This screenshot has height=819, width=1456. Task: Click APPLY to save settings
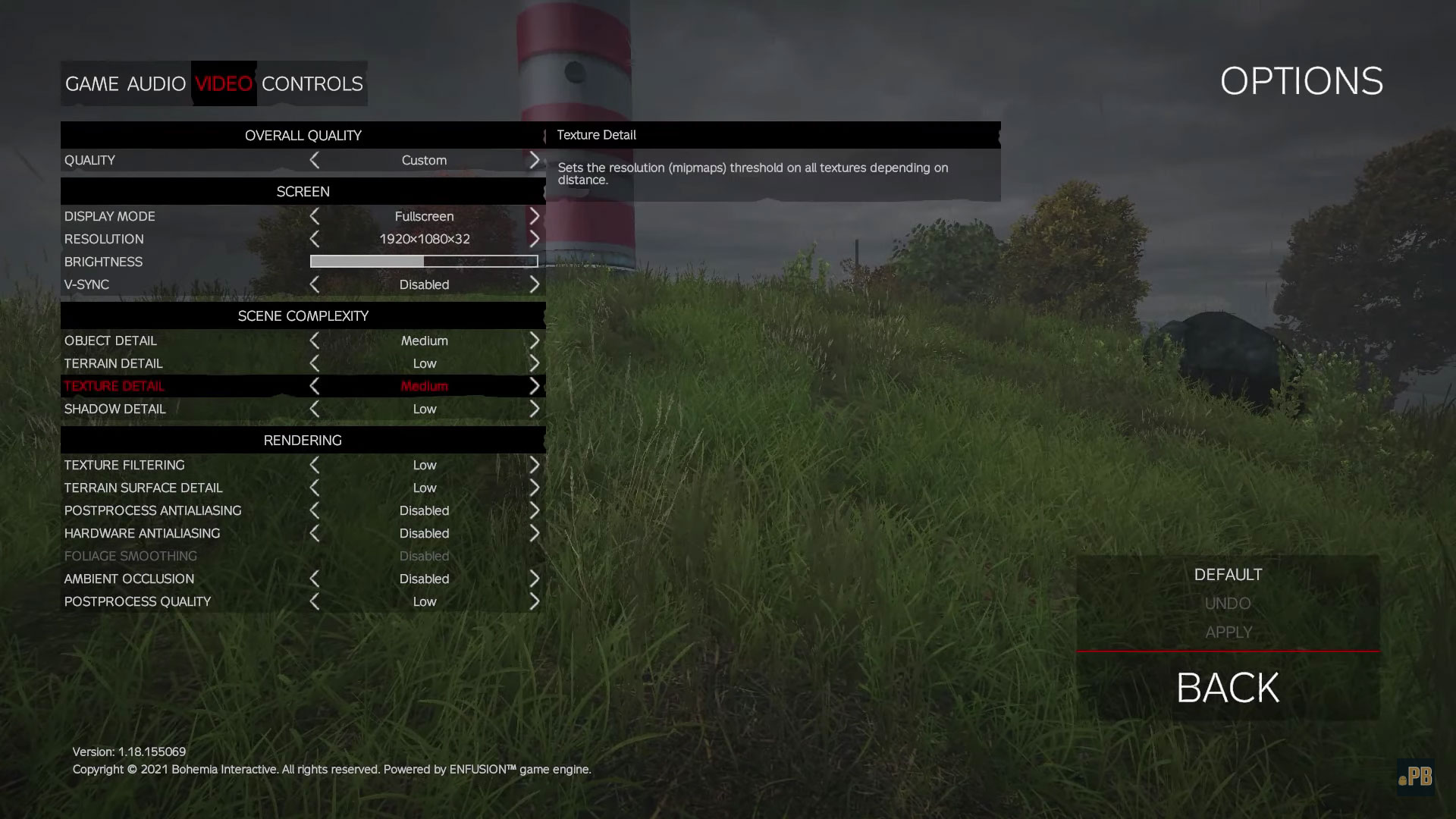1228,632
